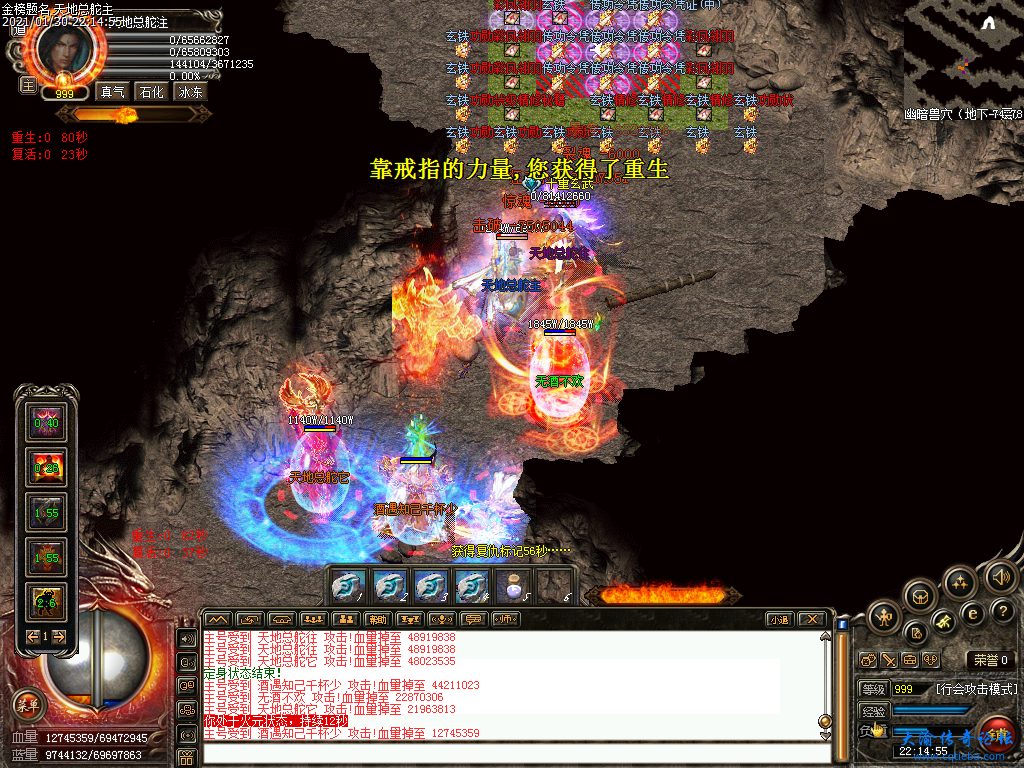Viewport: 1024px width, 768px height.
Task: Select the 石化 status button
Action: pos(151,91)
